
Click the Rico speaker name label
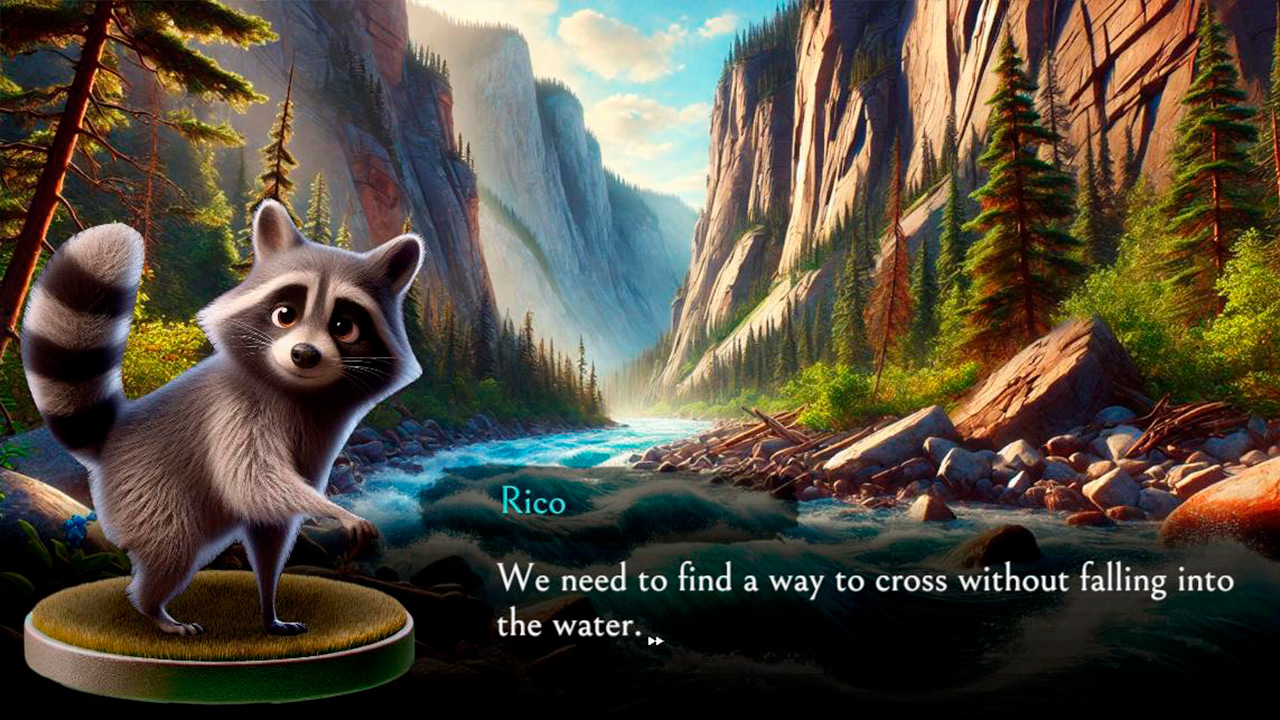tap(533, 503)
